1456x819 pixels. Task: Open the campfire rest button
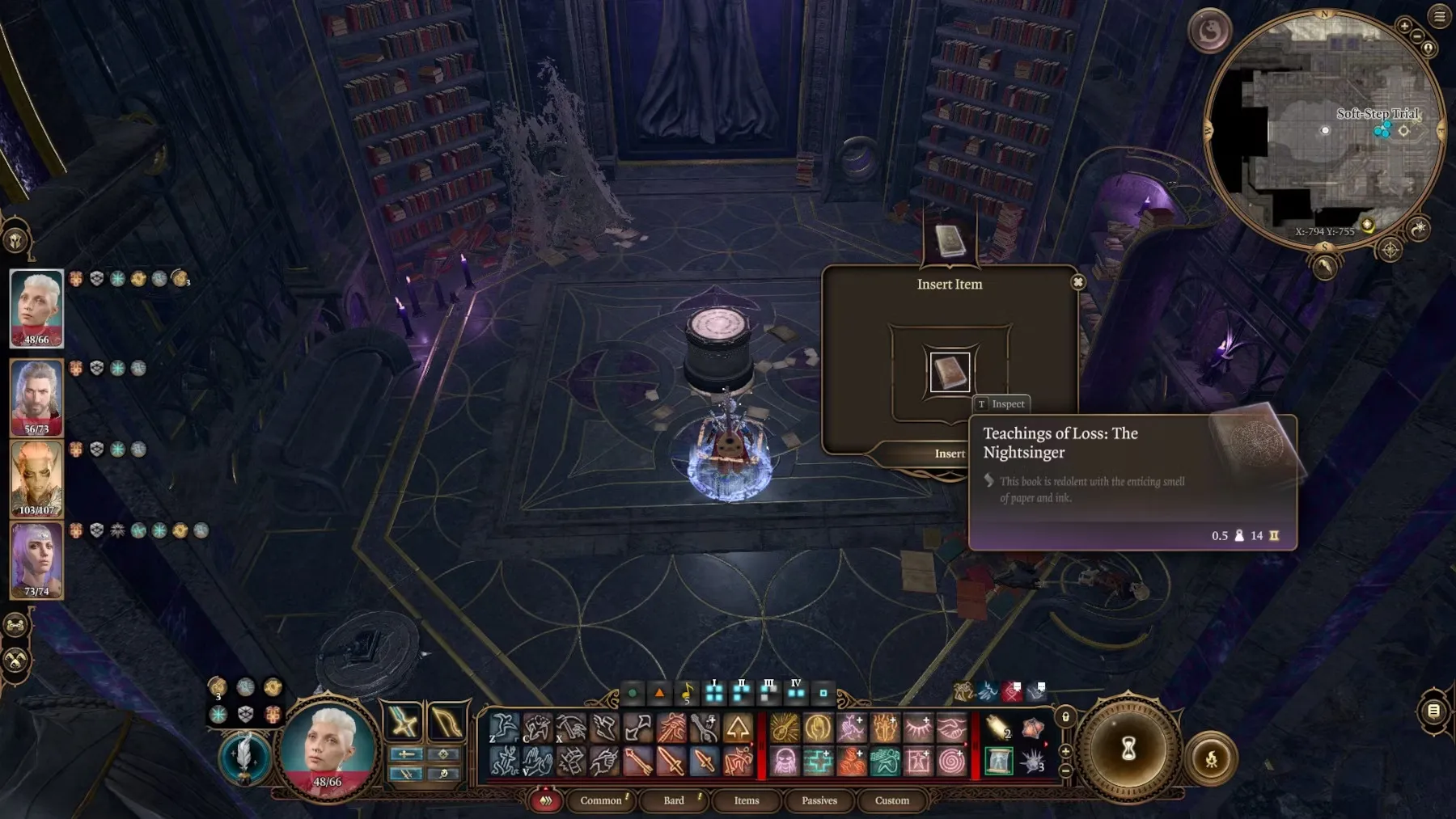click(1211, 758)
